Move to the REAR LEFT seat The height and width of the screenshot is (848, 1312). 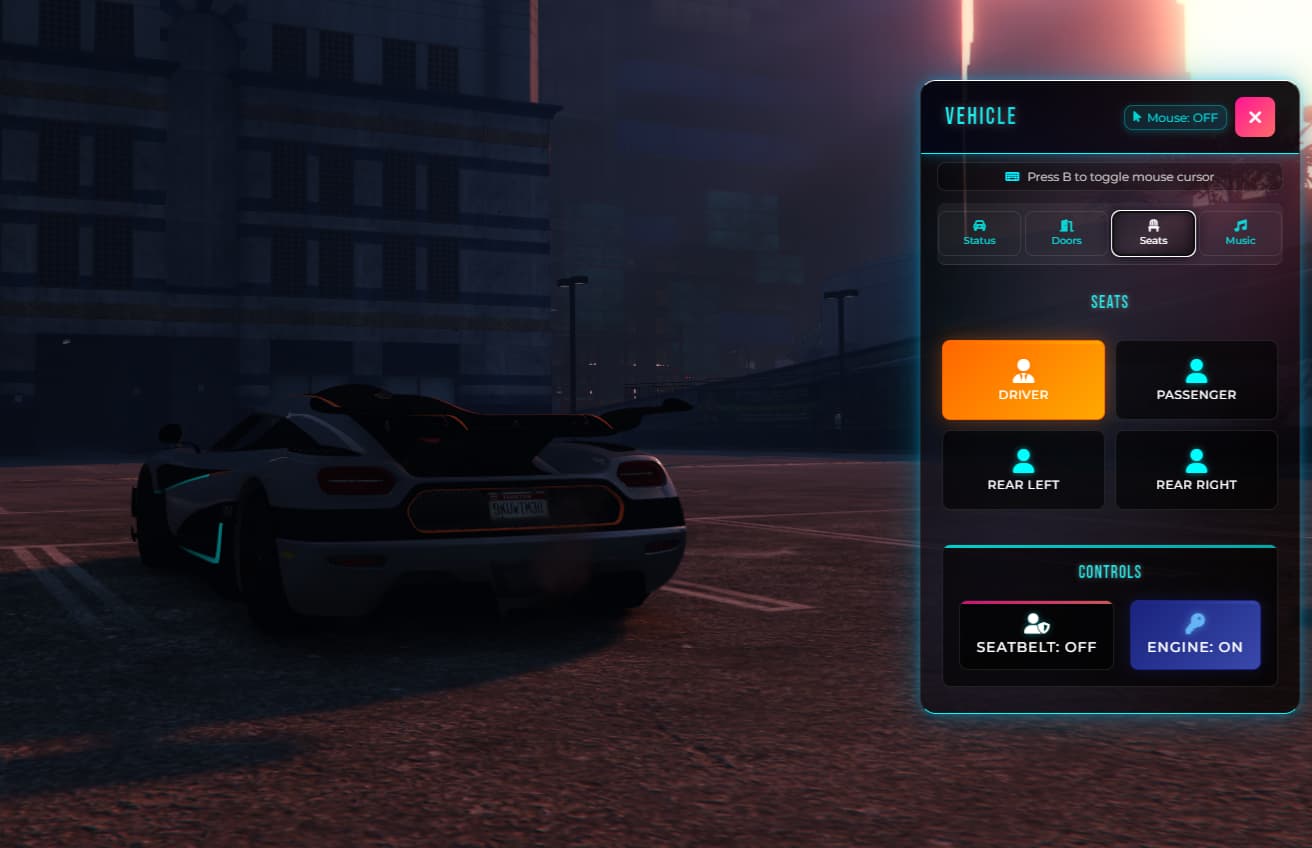(1023, 470)
